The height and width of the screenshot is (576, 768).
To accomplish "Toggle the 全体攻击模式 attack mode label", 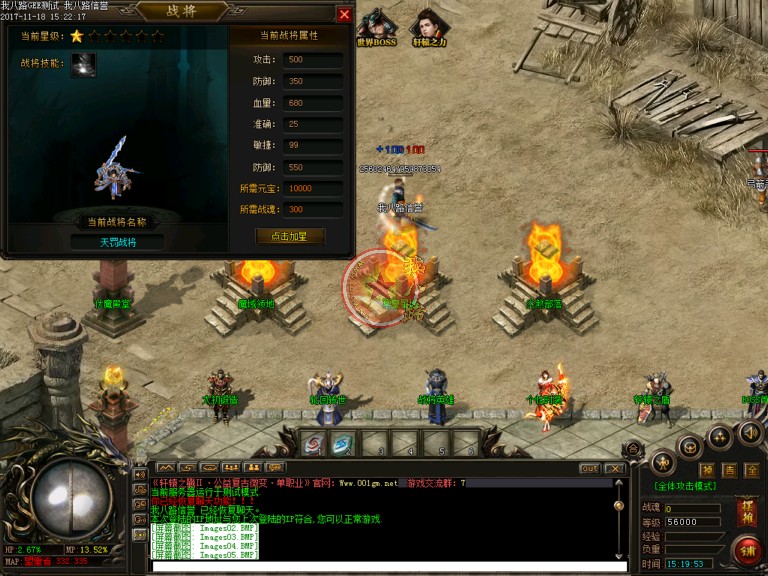I will coord(699,486).
